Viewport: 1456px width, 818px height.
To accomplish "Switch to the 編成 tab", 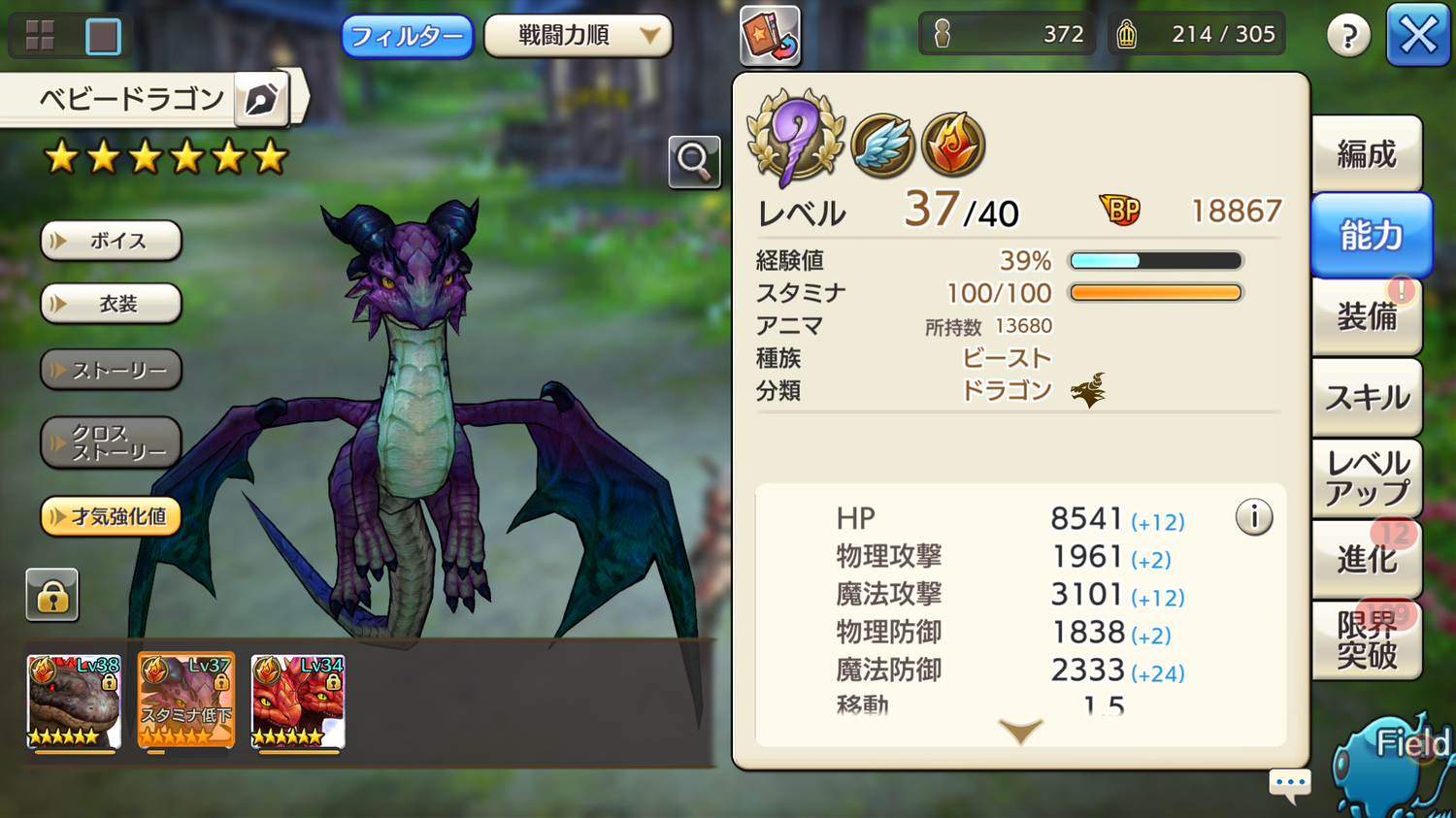I will [1367, 154].
